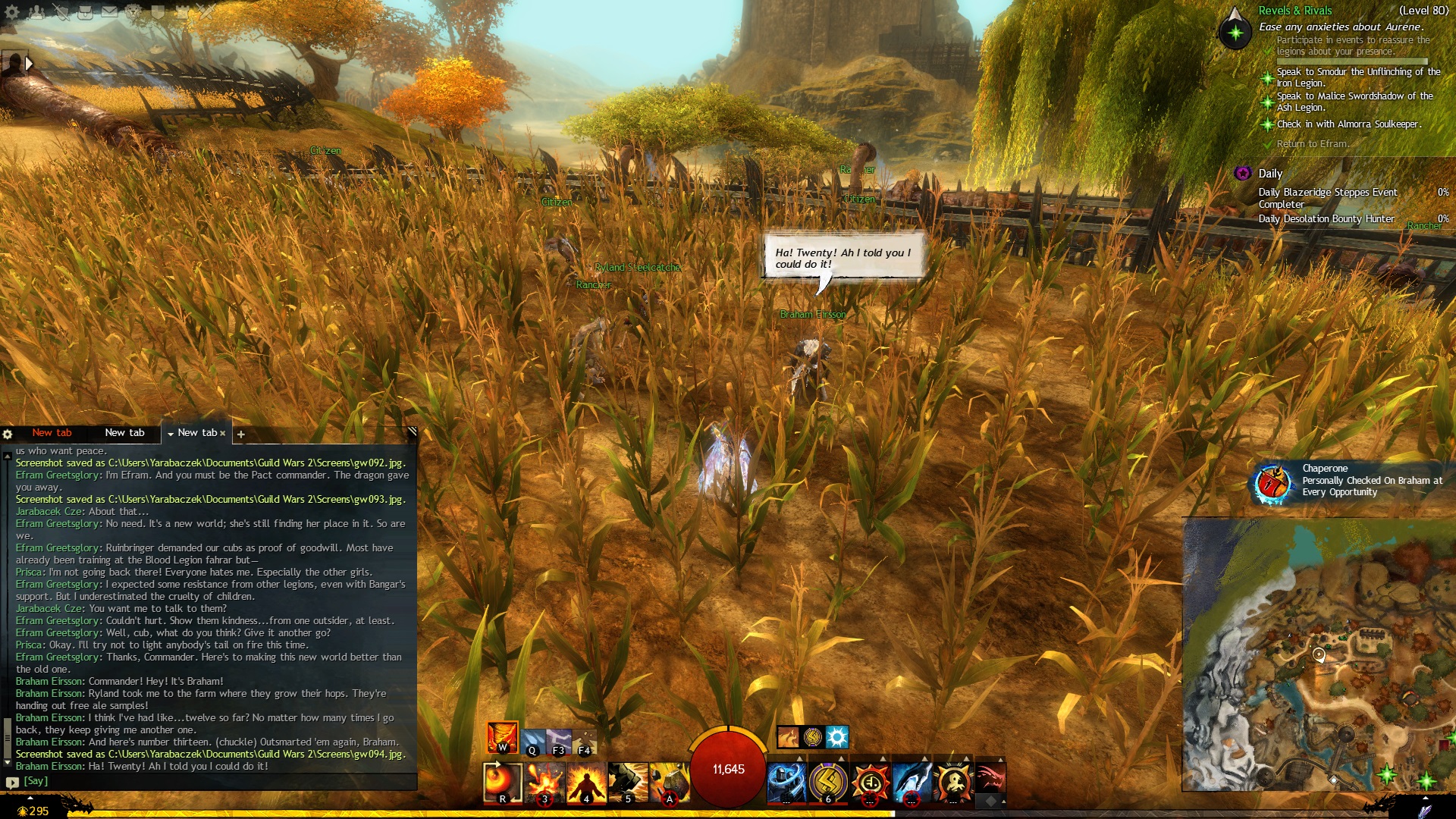
Task: Switch to the red-highlighted New tab
Action: [x=52, y=433]
